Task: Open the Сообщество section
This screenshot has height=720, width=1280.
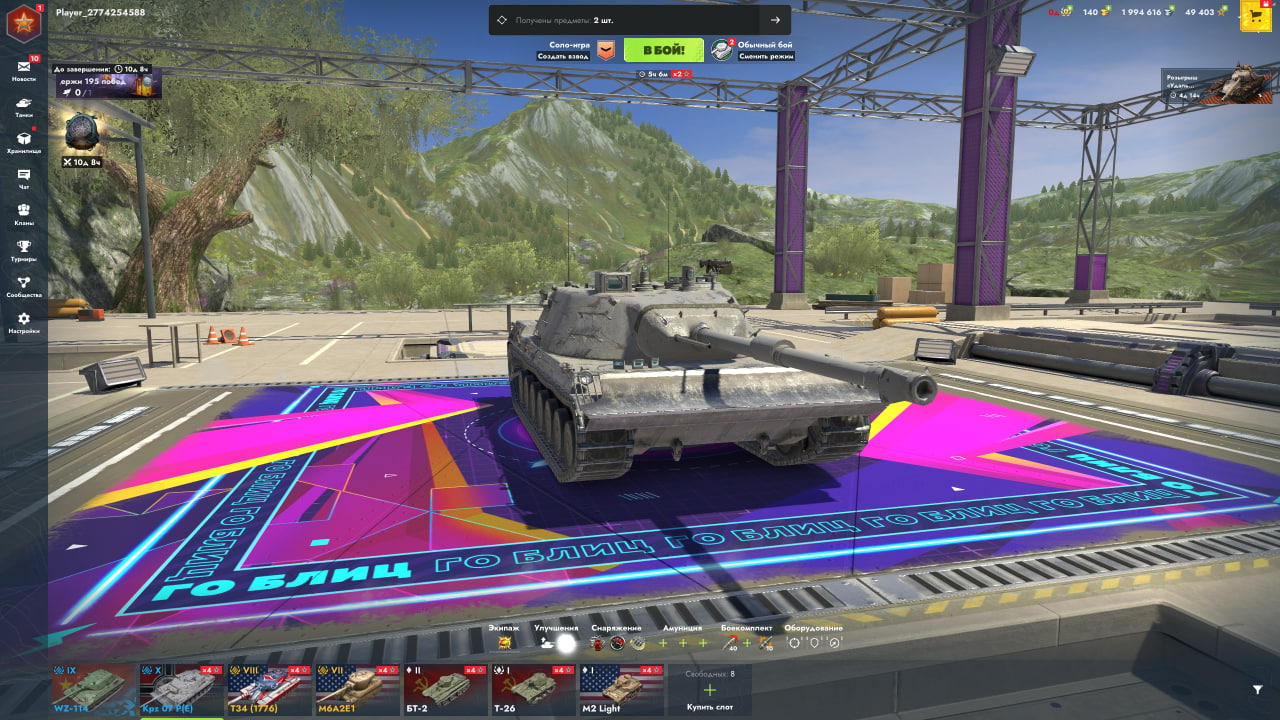Action: [x=24, y=286]
